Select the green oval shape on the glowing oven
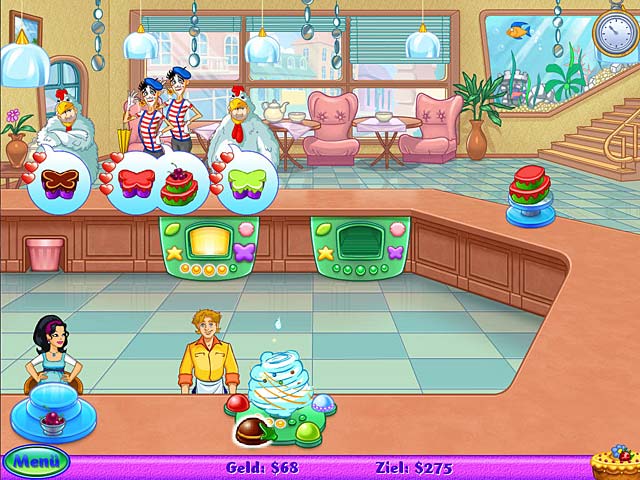 [170, 229]
